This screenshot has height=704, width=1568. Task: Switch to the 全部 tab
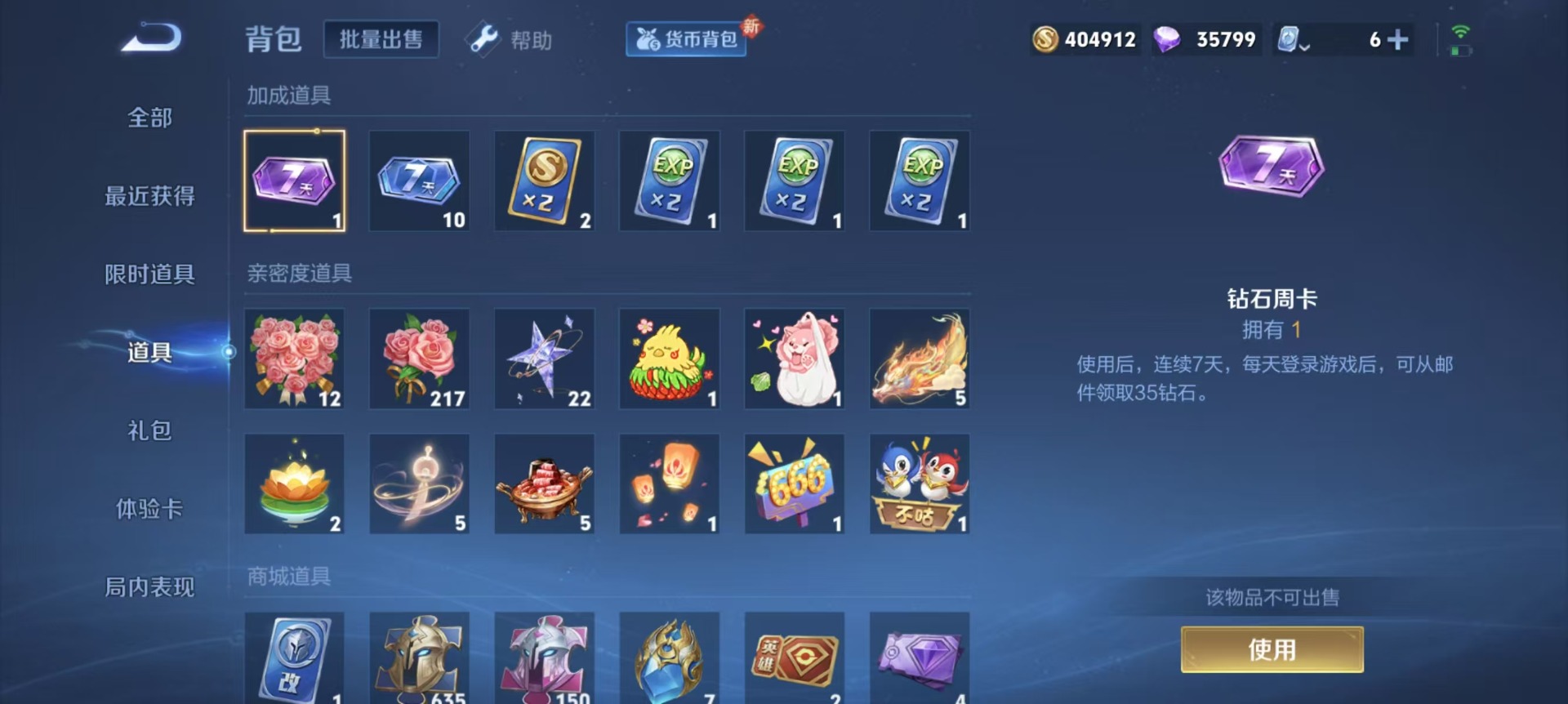(x=149, y=117)
